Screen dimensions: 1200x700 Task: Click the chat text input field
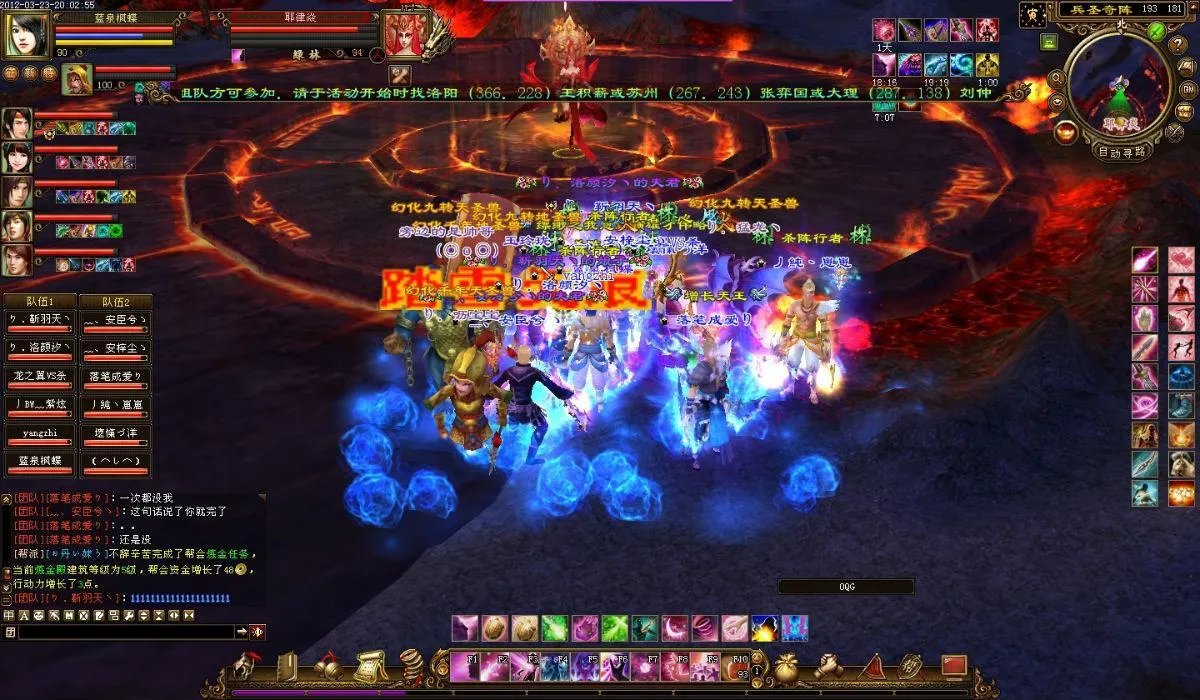click(126, 632)
